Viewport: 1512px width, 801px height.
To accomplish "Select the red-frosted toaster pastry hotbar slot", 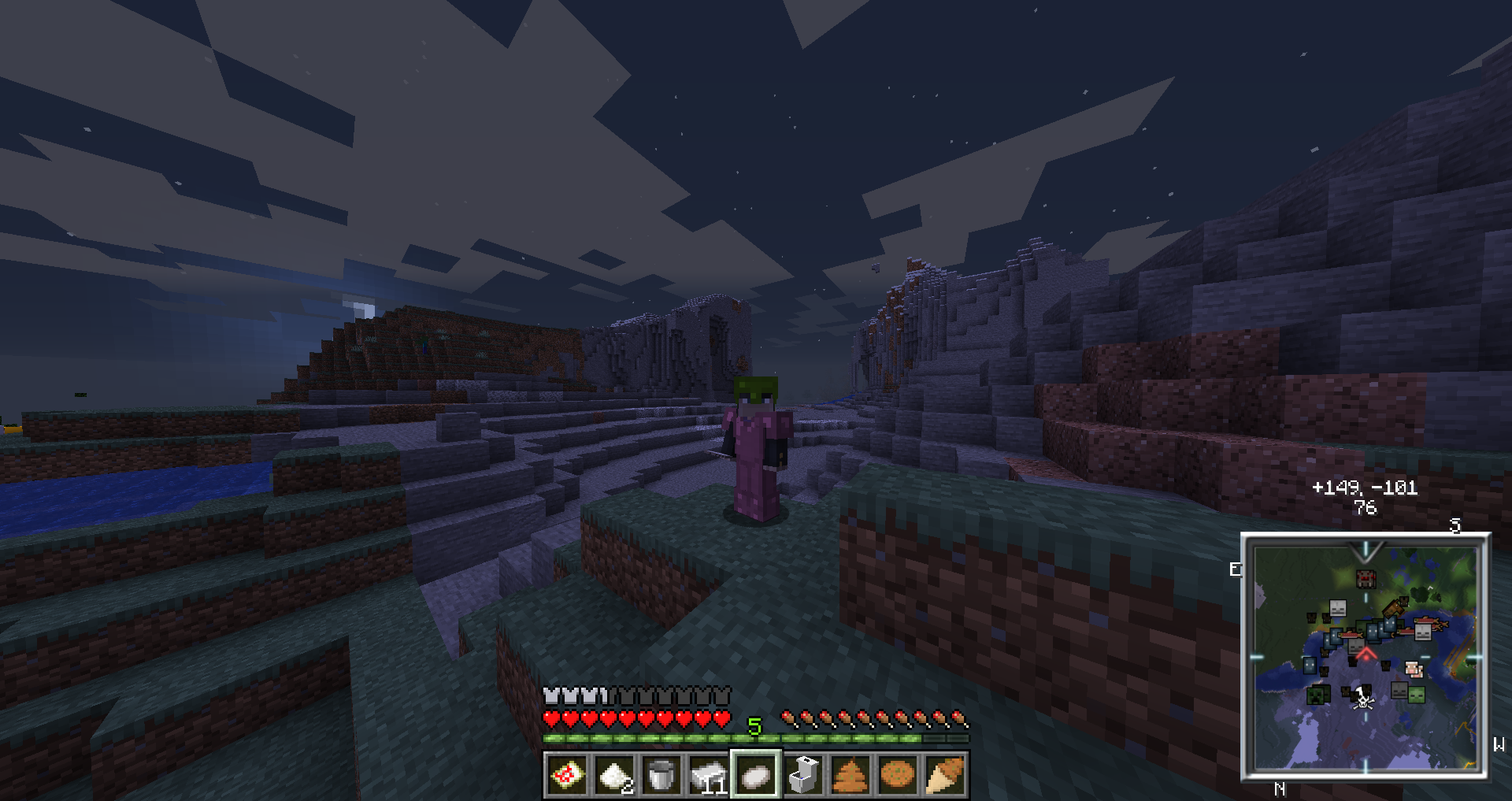I will 567,775.
